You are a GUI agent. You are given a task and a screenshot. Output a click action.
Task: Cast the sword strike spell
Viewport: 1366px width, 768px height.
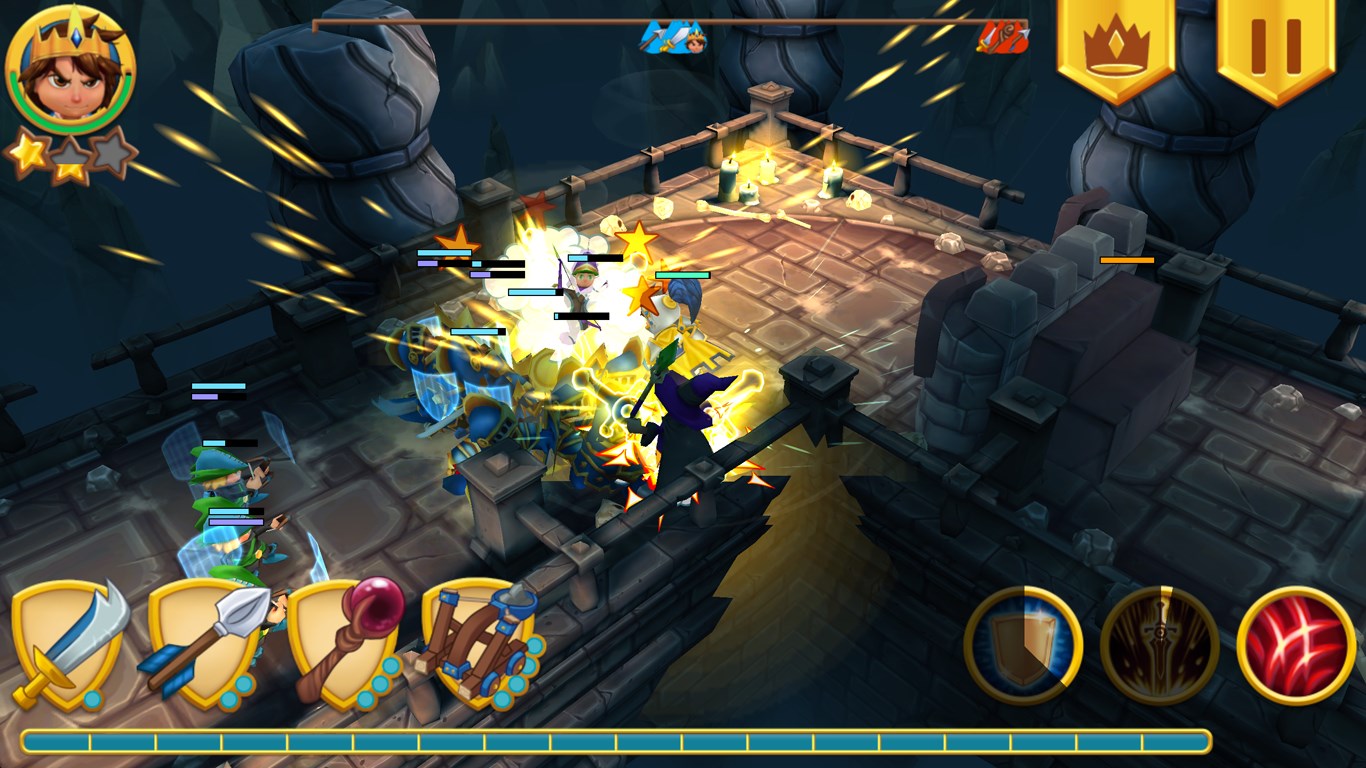(x=1159, y=646)
